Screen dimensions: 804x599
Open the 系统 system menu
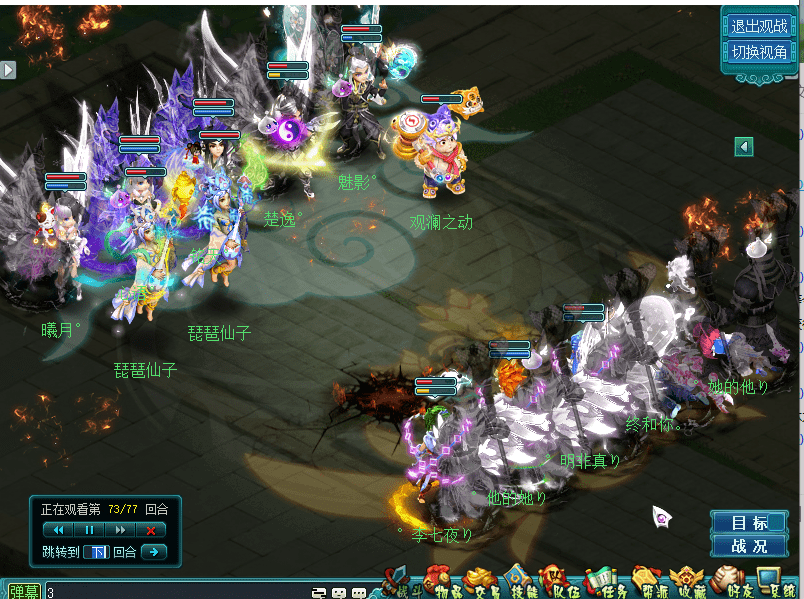[x=770, y=581]
